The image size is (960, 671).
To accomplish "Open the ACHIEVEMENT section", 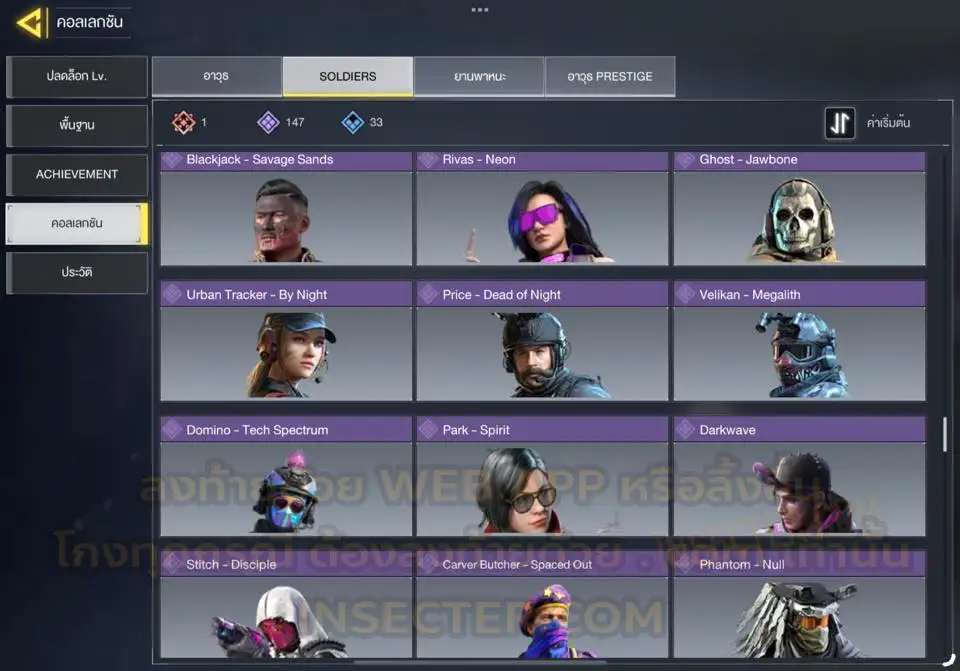I will point(77,175).
